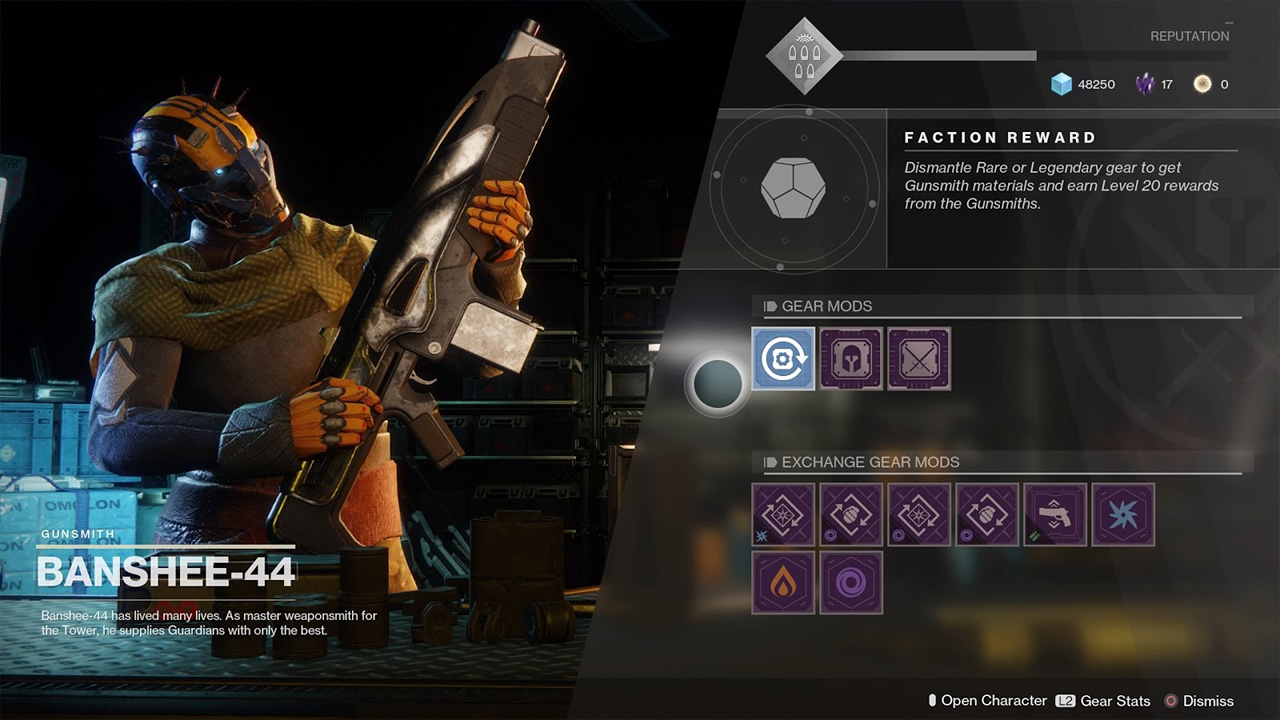Click the Gunsmith reputation emblem
Screen dimensions: 1280x720
point(804,56)
